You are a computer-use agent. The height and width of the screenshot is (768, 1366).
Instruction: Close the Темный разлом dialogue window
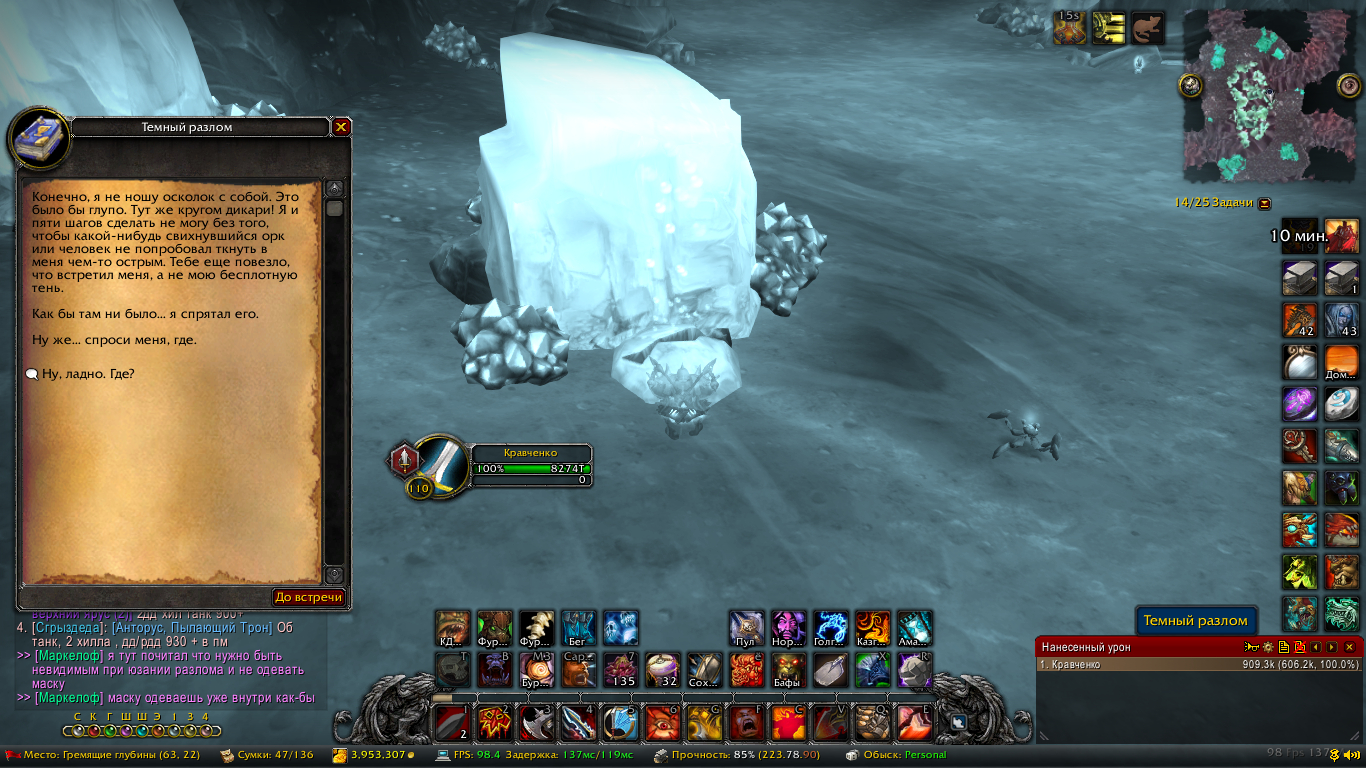[x=341, y=127]
